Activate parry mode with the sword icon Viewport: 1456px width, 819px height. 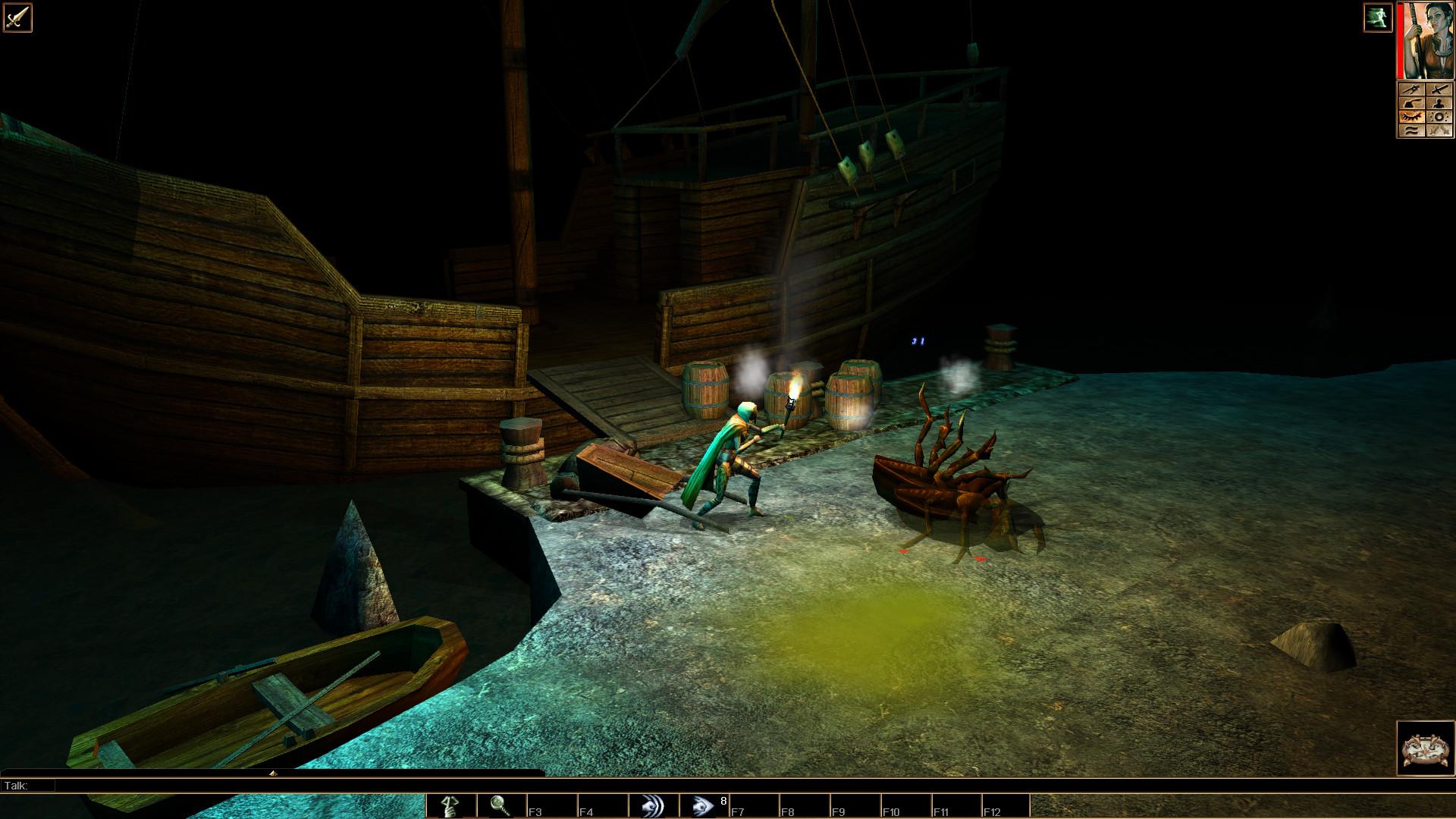[x=1441, y=89]
